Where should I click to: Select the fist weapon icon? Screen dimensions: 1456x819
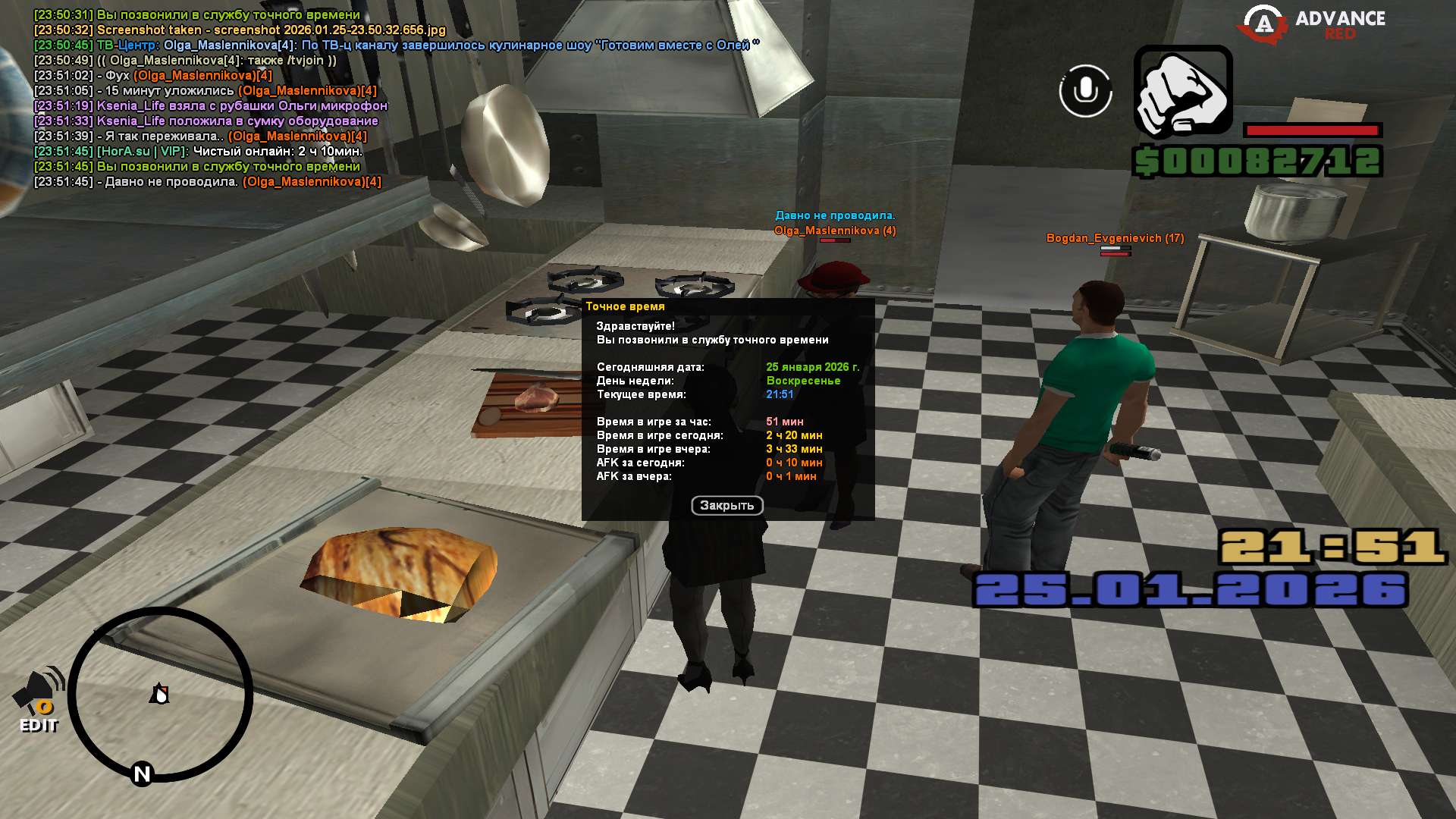[x=1182, y=91]
